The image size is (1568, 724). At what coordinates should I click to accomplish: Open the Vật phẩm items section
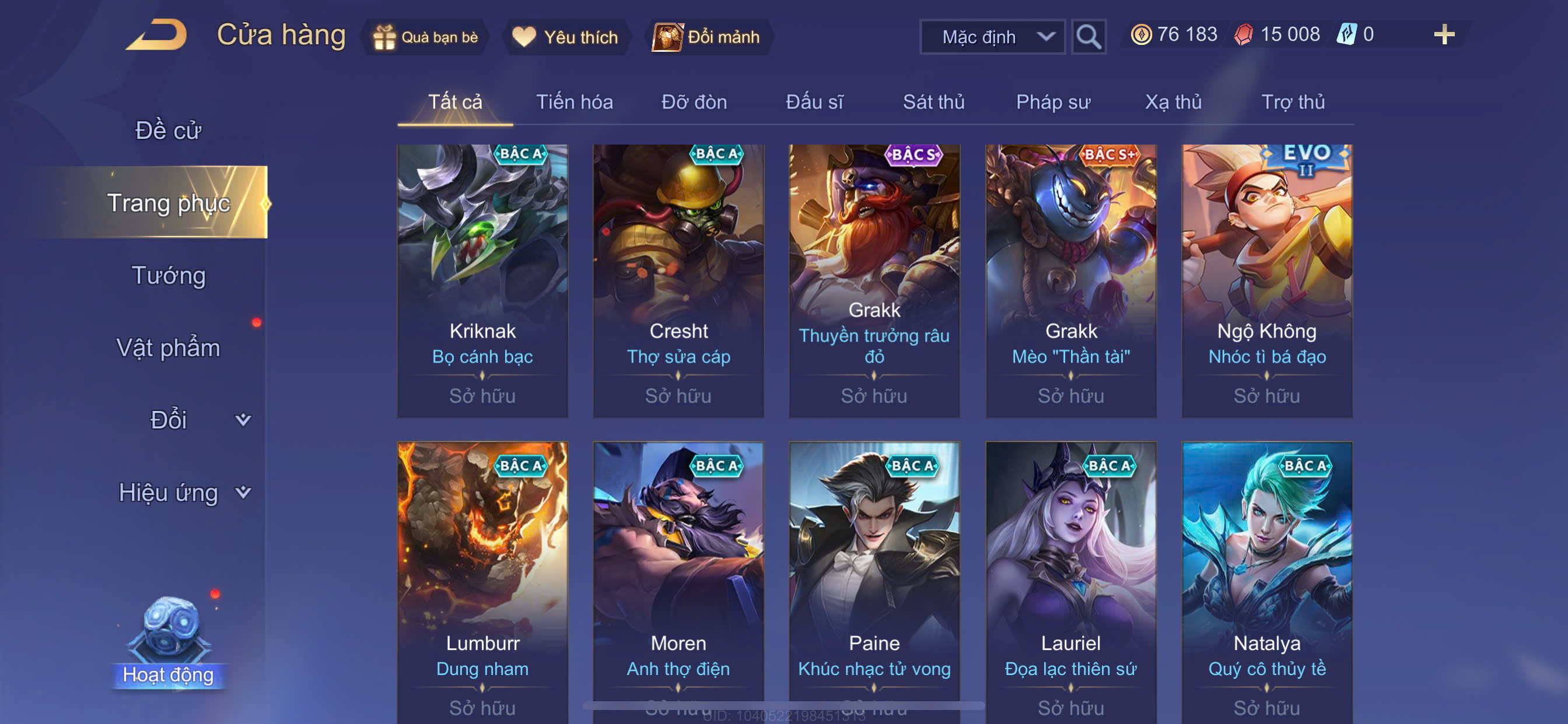(x=168, y=347)
